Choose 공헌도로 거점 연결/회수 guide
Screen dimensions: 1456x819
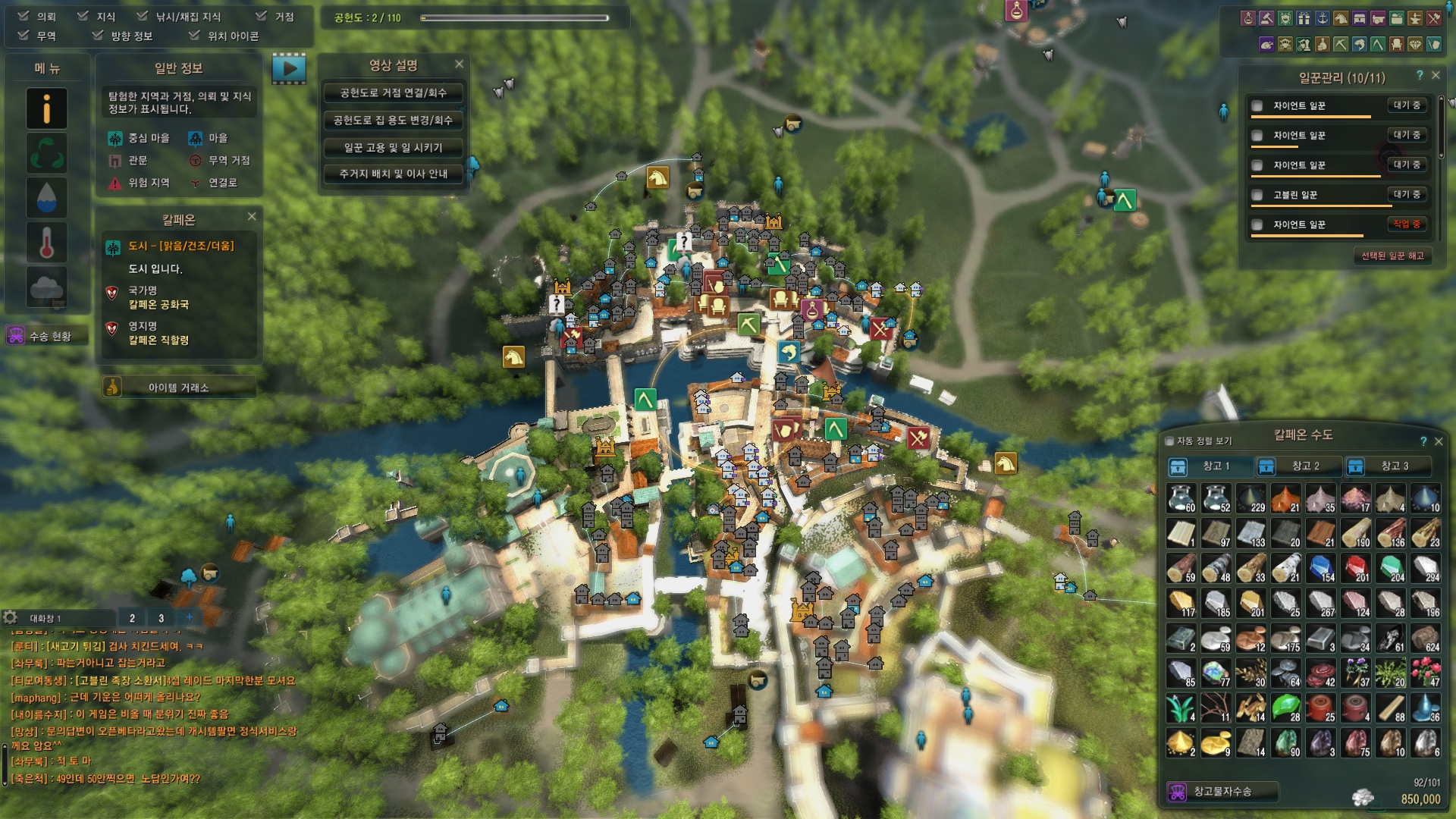tap(393, 93)
